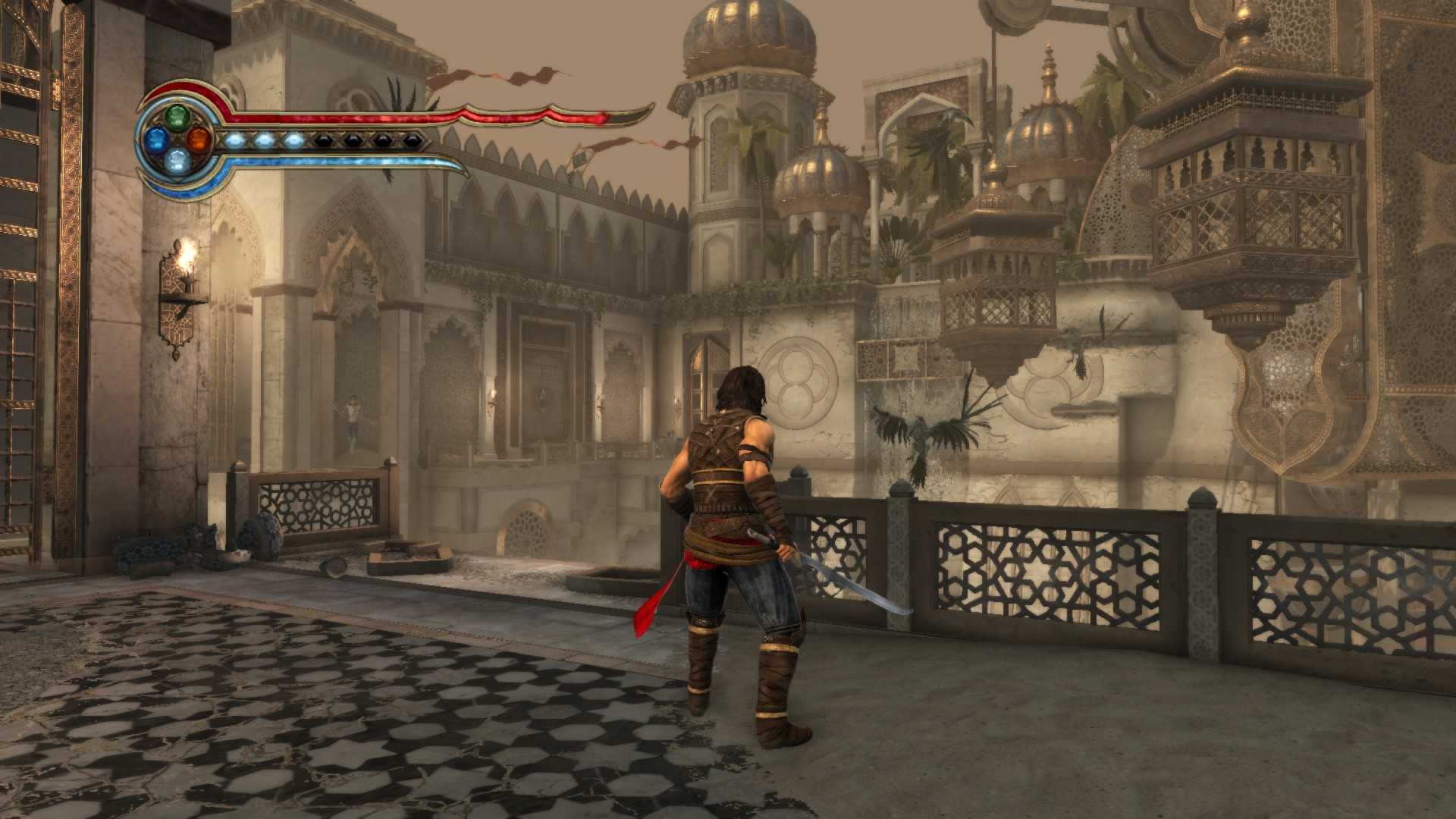Image resolution: width=1456 pixels, height=819 pixels.
Task: Activate the dark blue power orb
Action: coord(156,139)
